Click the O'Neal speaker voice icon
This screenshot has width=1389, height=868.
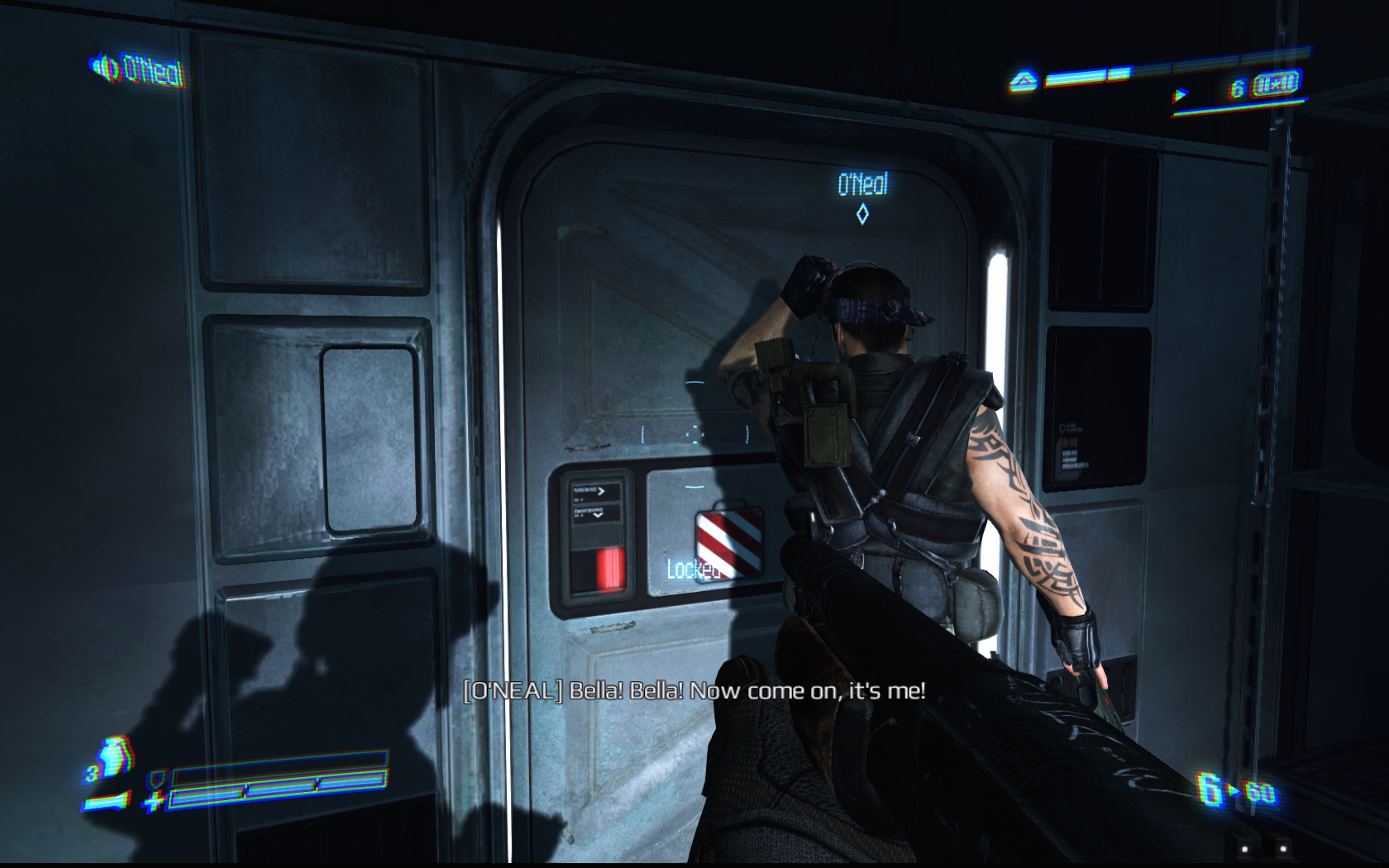click(105, 67)
